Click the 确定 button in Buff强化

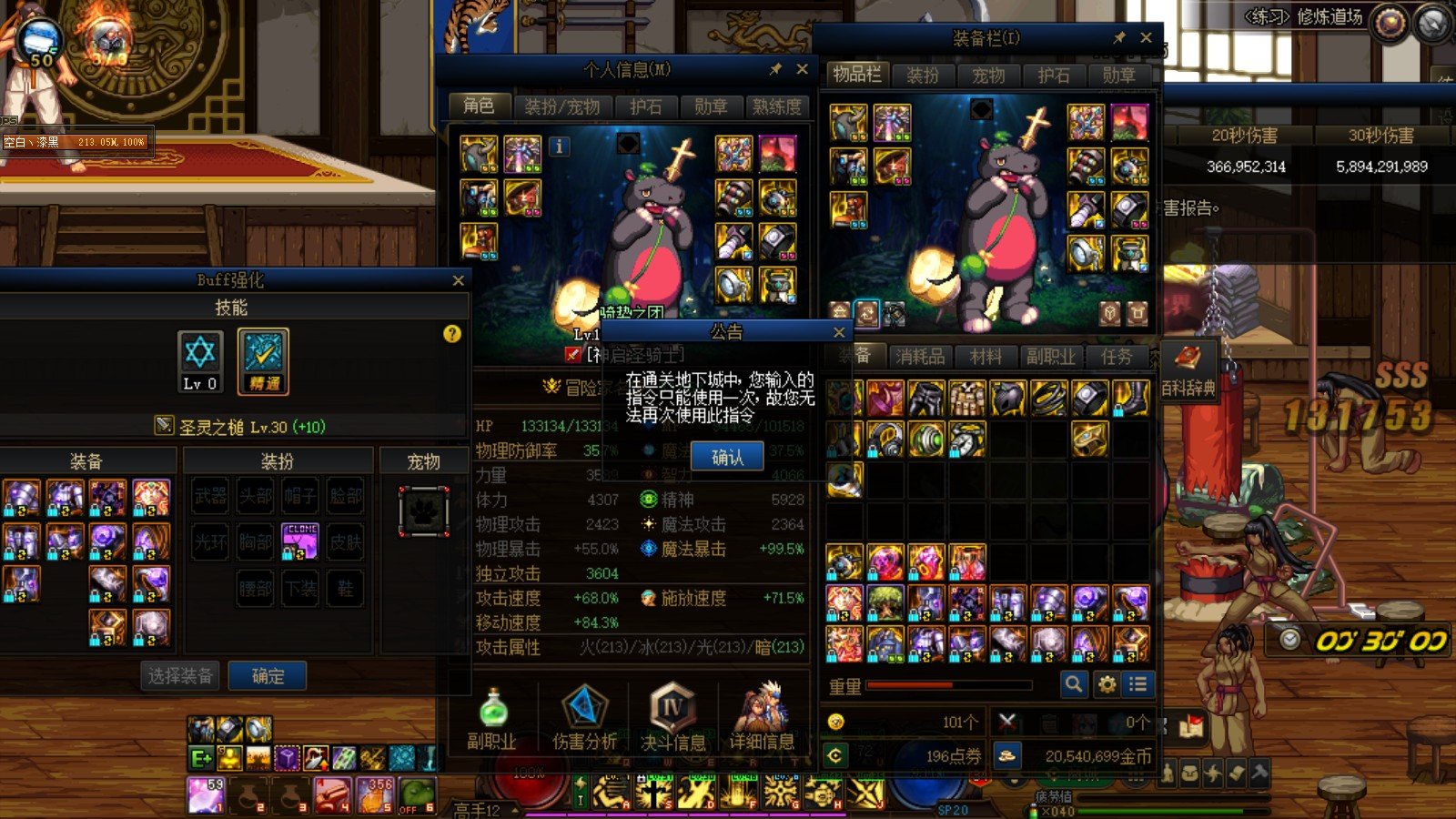point(268,676)
